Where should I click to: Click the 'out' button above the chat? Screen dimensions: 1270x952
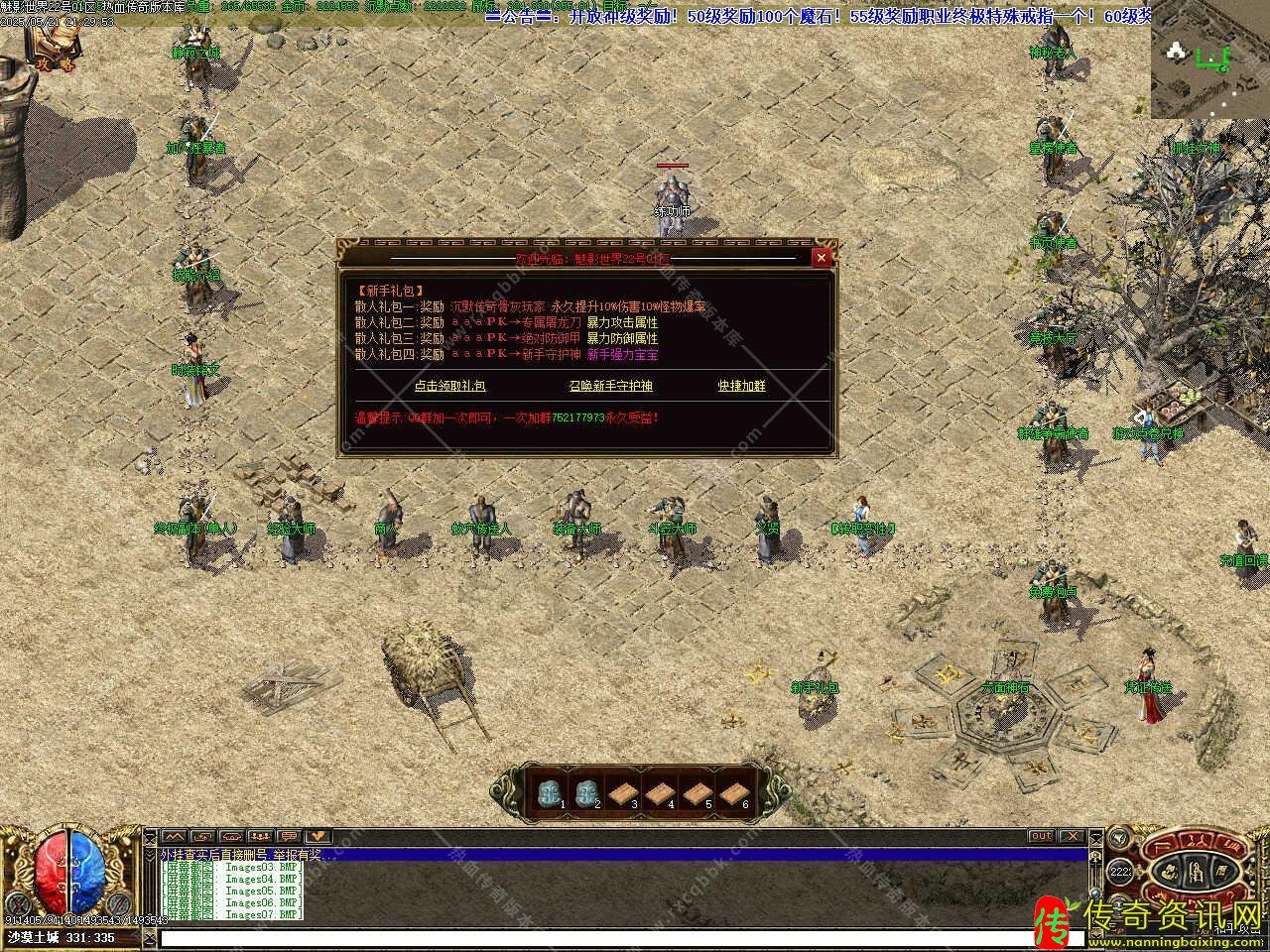[x=1041, y=836]
